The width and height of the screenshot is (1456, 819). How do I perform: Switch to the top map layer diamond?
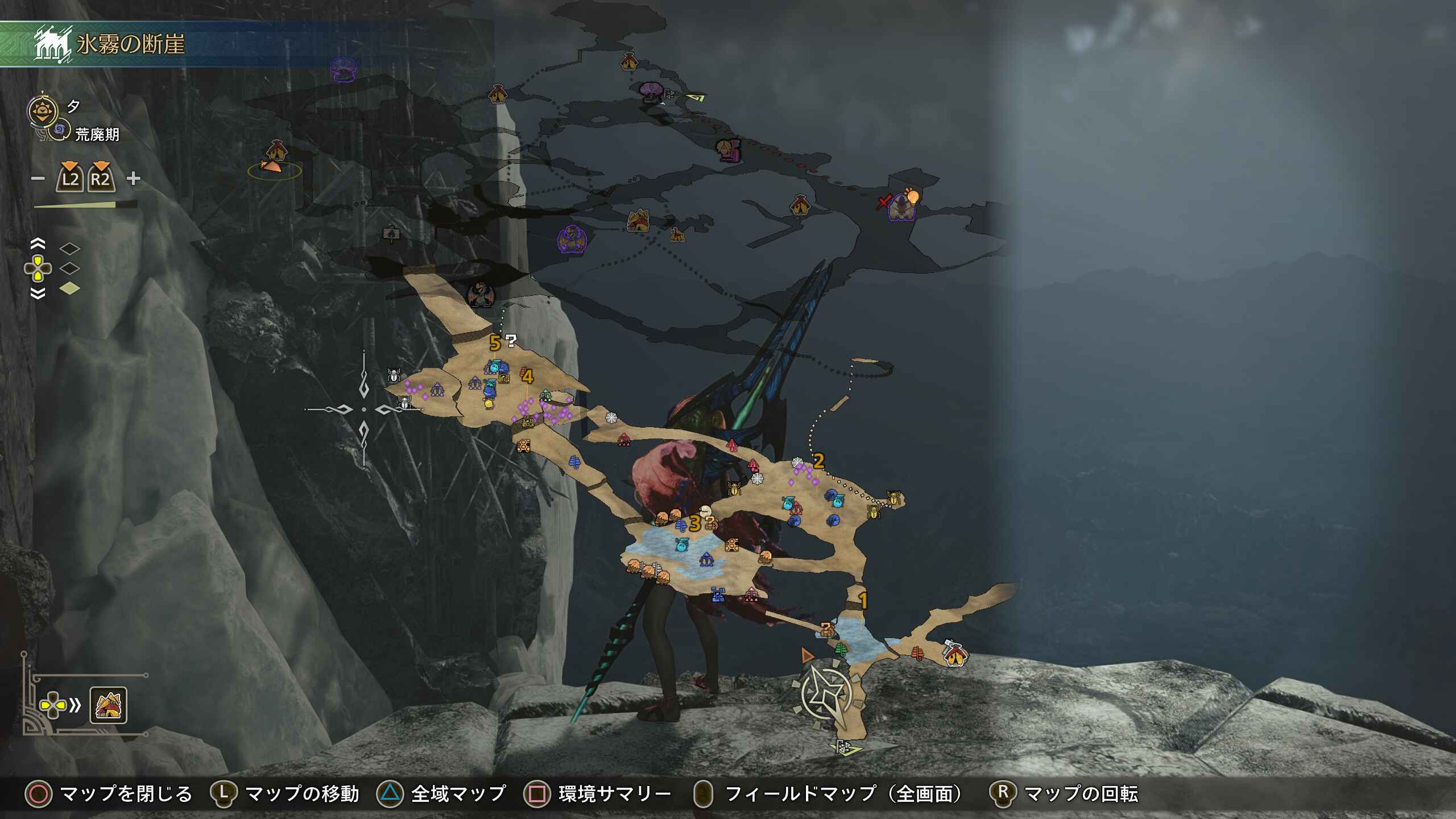coord(70,248)
